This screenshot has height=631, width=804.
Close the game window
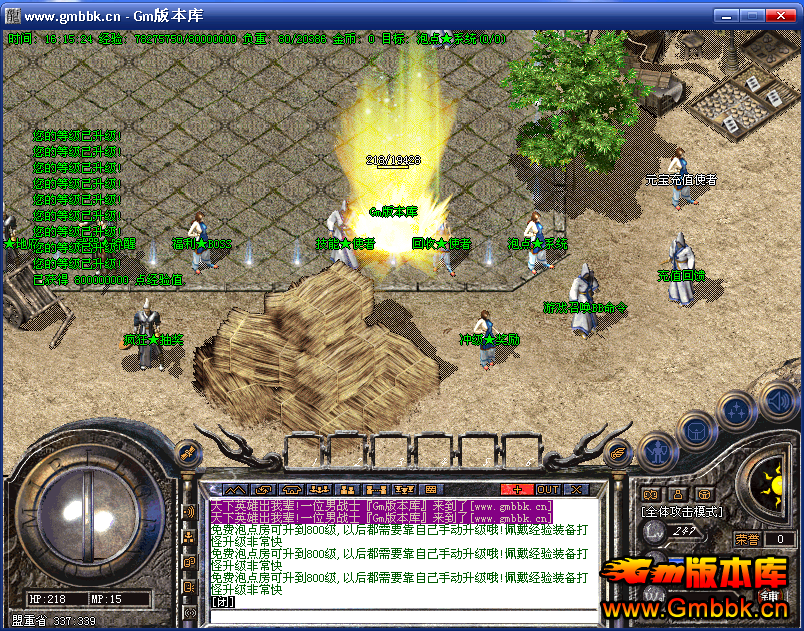(783, 17)
